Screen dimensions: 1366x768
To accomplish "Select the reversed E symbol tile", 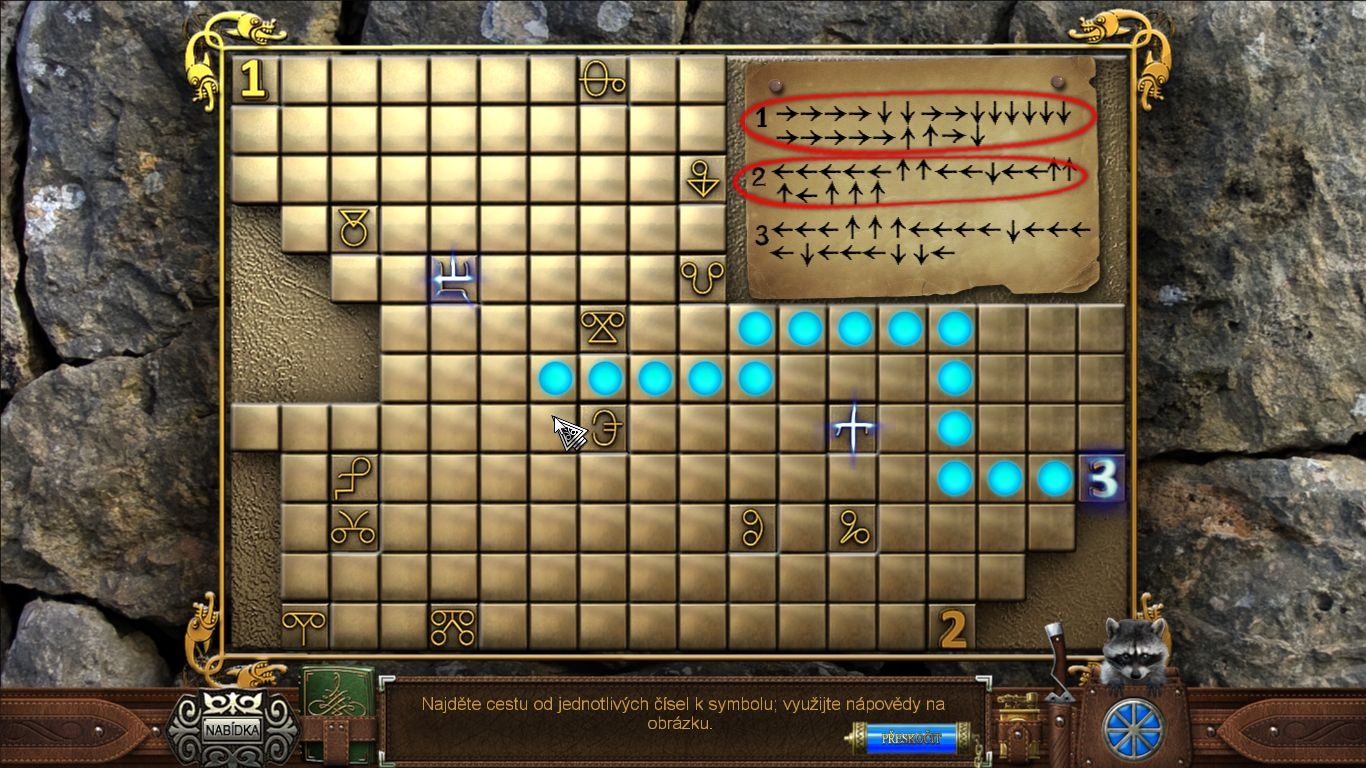I will tap(605, 429).
